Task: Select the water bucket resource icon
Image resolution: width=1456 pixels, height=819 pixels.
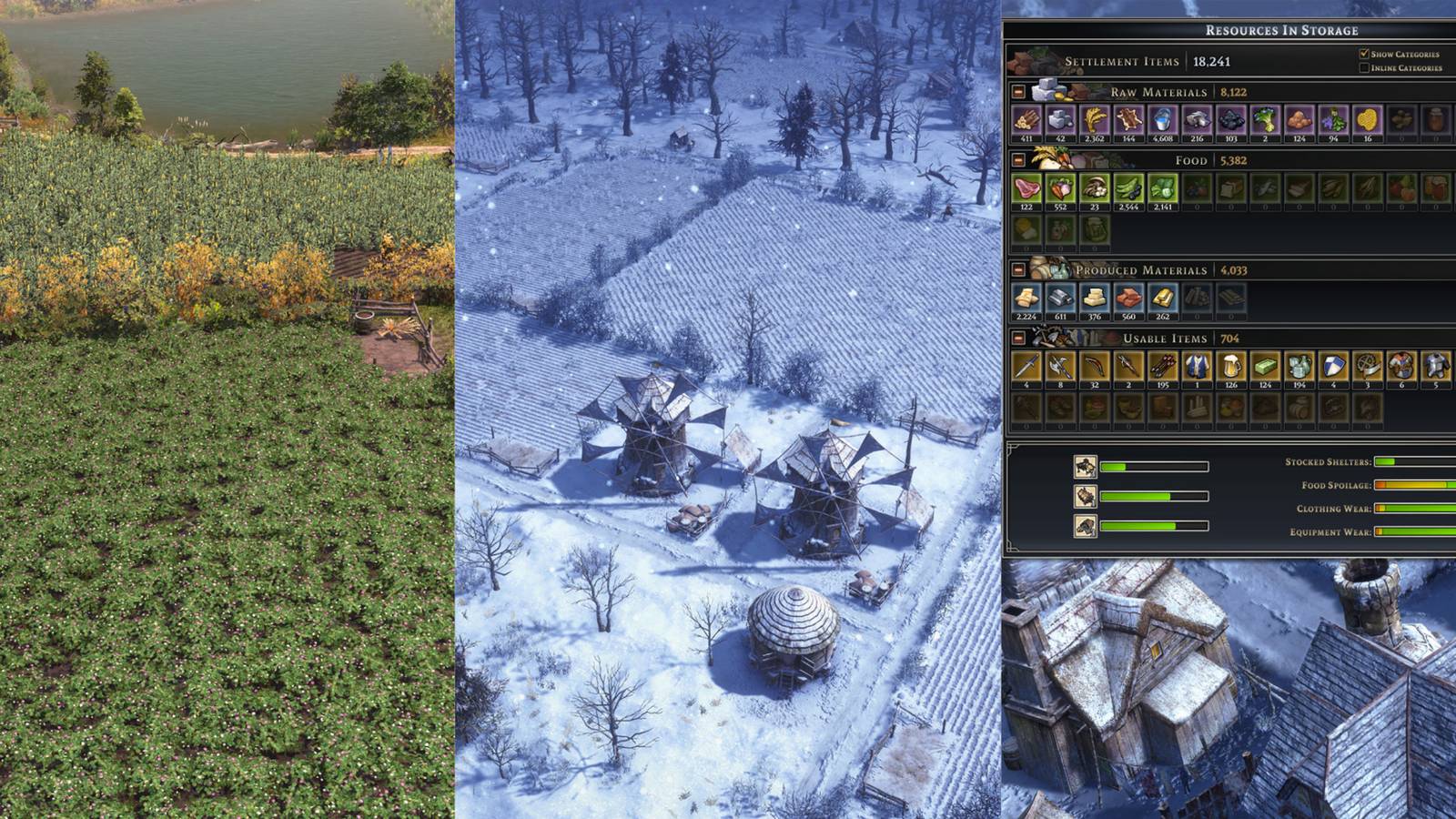Action: [x=1162, y=119]
